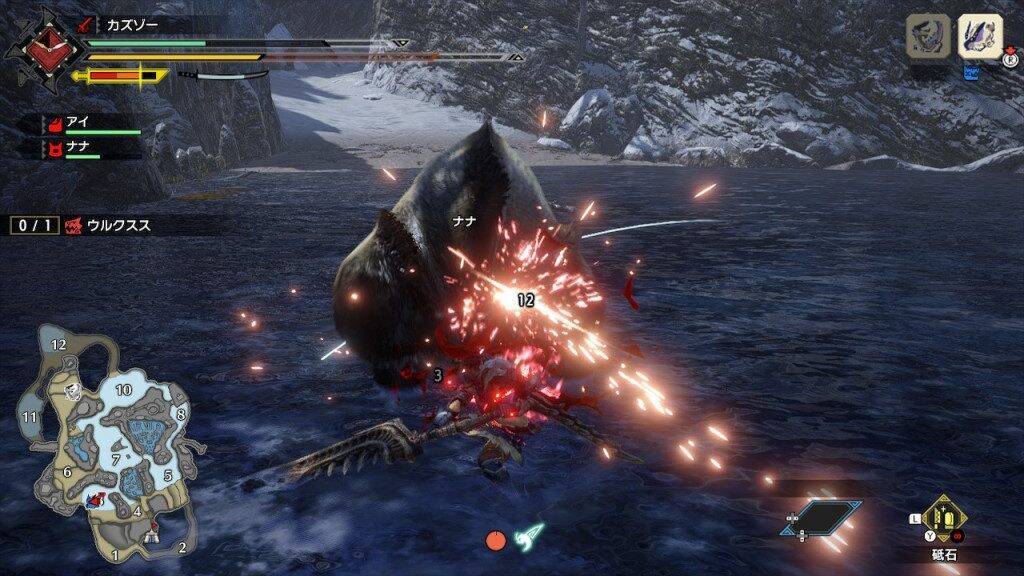This screenshot has height=576, width=1024.
Task: Click the blue action bar panel
Action: pyautogui.click(x=822, y=517)
